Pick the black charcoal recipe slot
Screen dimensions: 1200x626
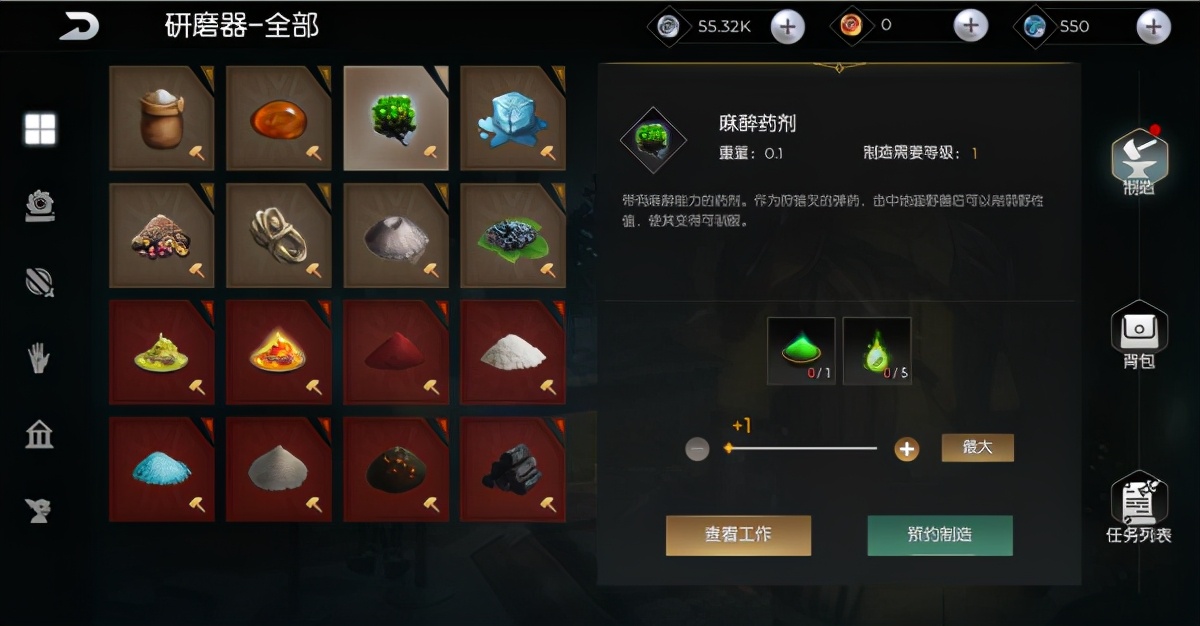click(x=513, y=469)
